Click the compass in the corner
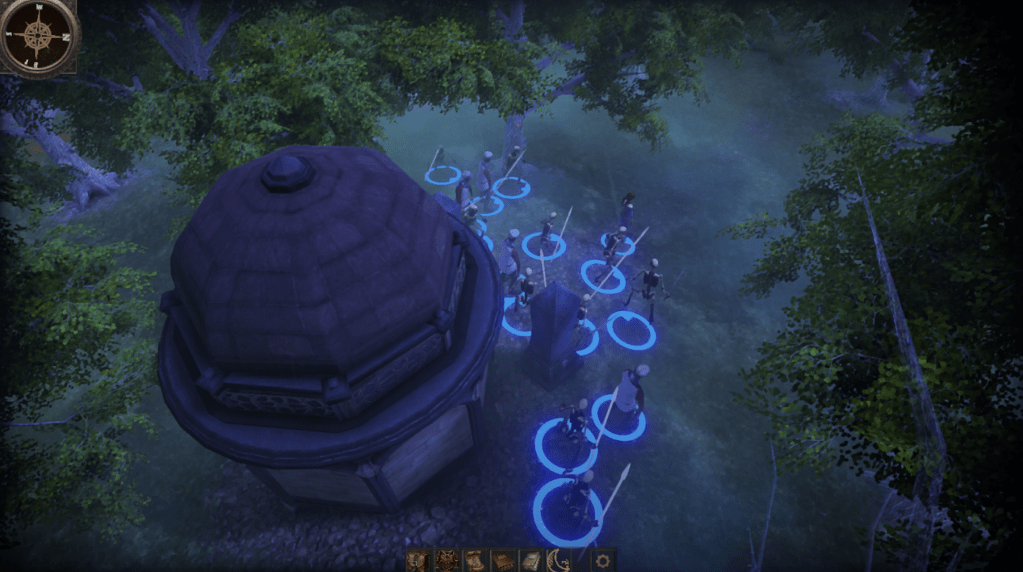 [38, 36]
